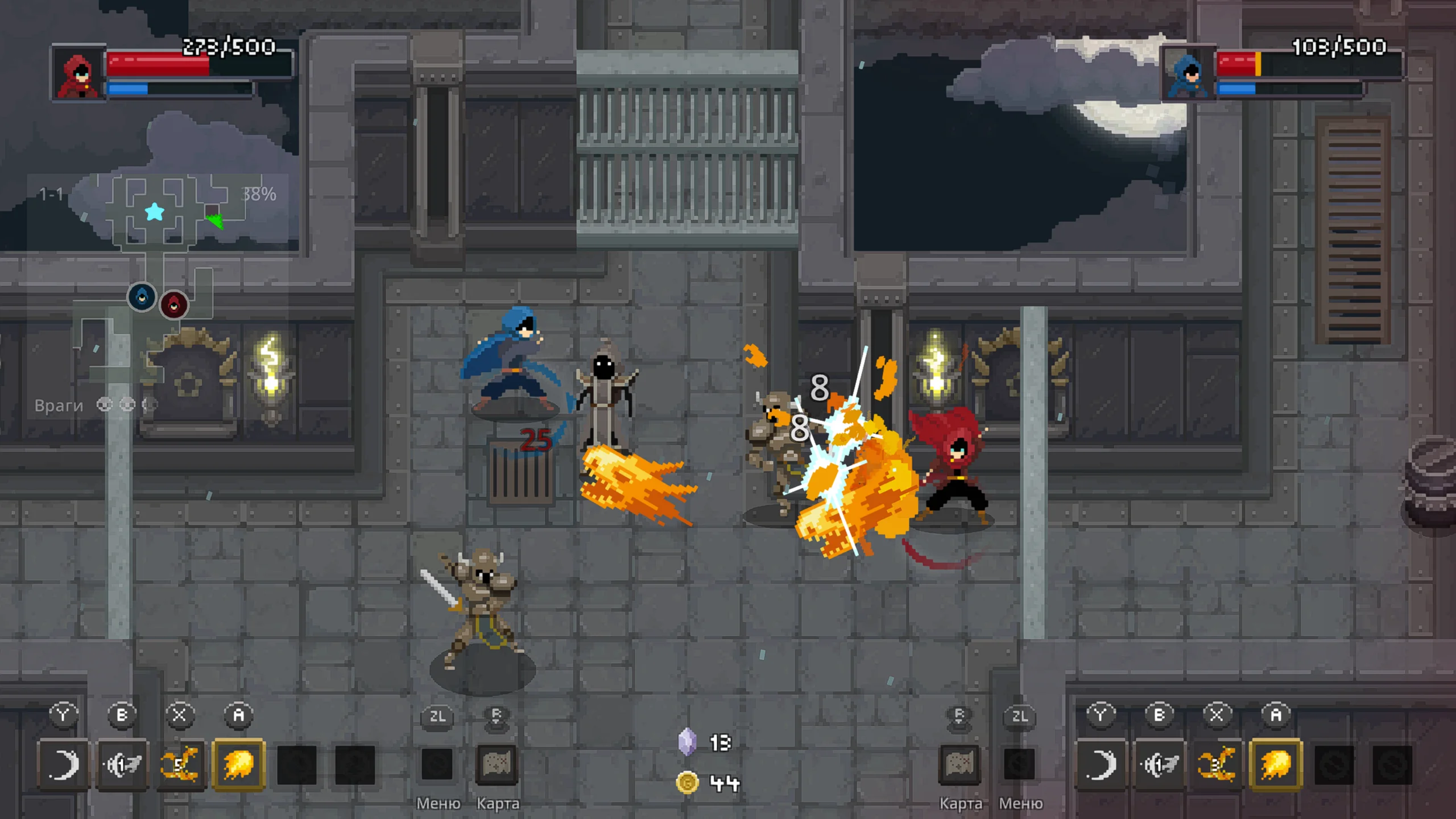Choose the red wizard's highlighted fireball spell
The image size is (1456, 819).
point(239,764)
